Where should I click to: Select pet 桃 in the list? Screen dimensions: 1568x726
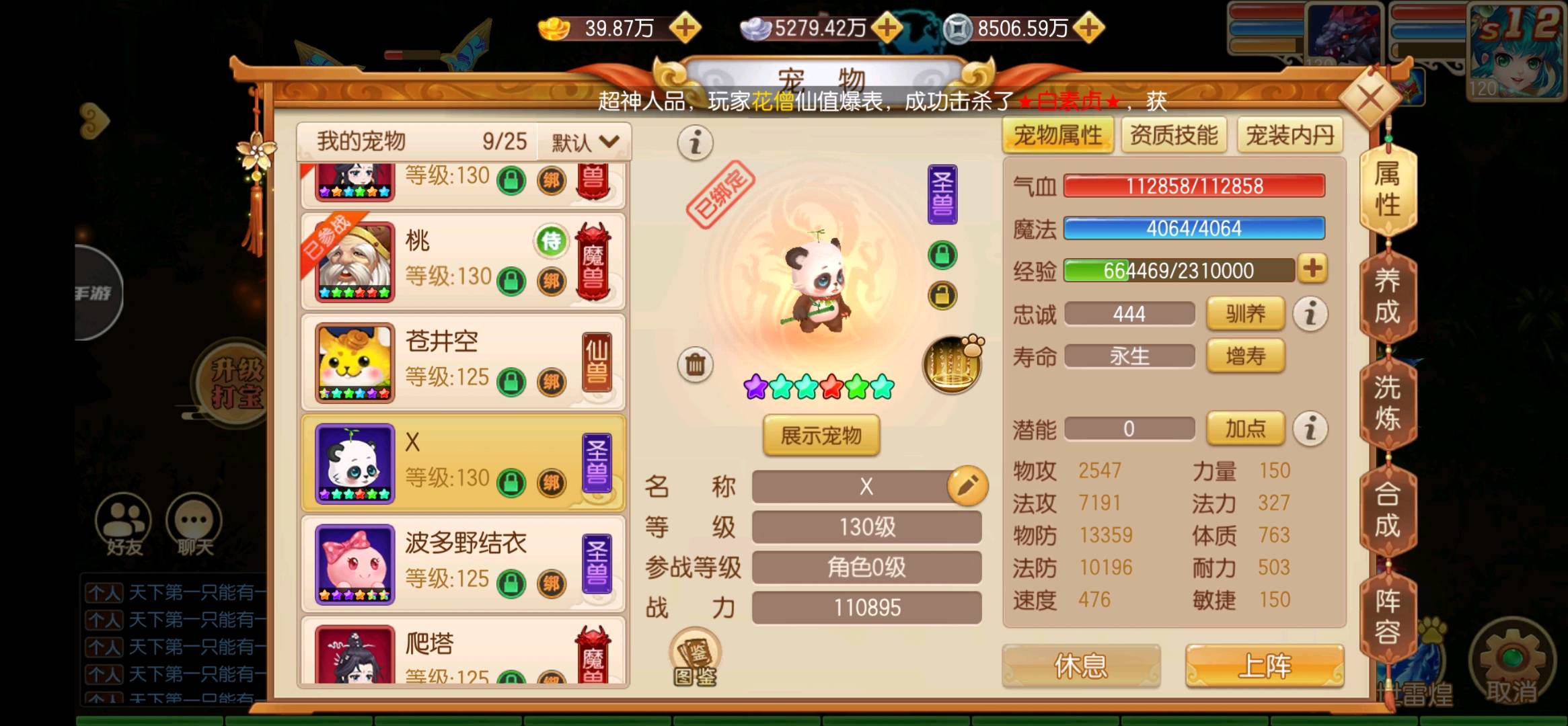463,261
